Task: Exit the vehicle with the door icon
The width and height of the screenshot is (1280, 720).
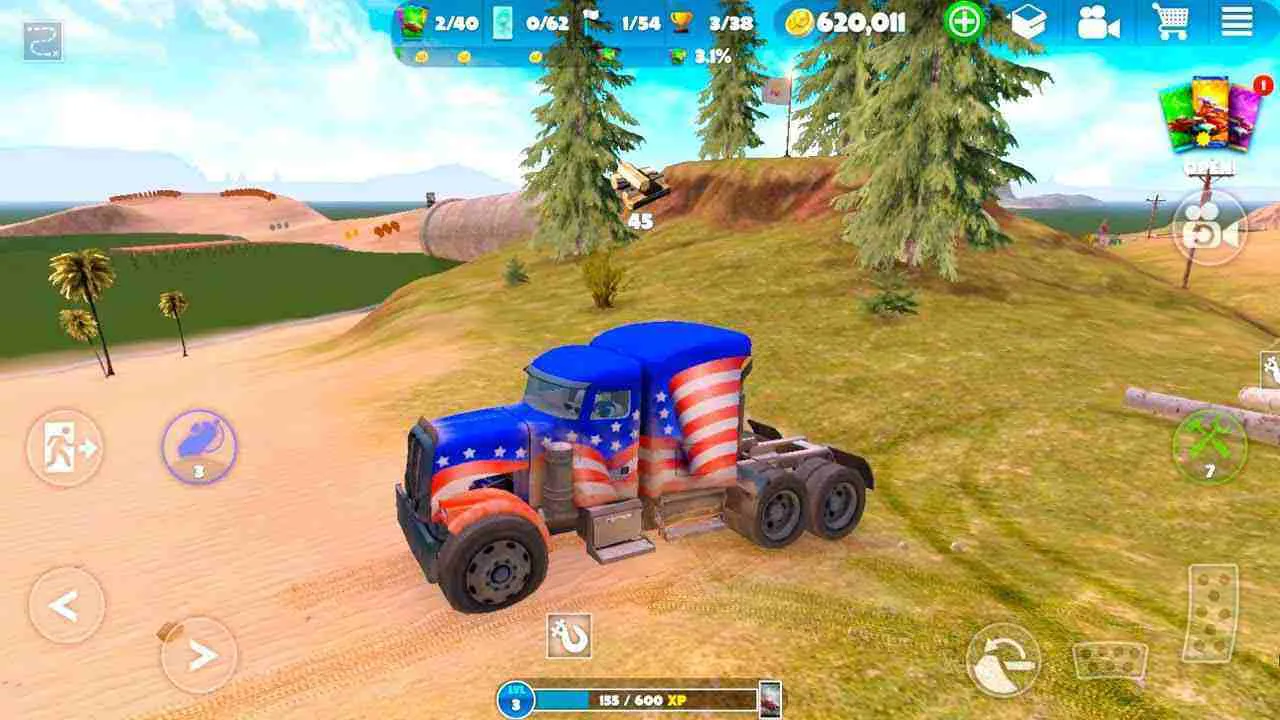Action: 65,449
